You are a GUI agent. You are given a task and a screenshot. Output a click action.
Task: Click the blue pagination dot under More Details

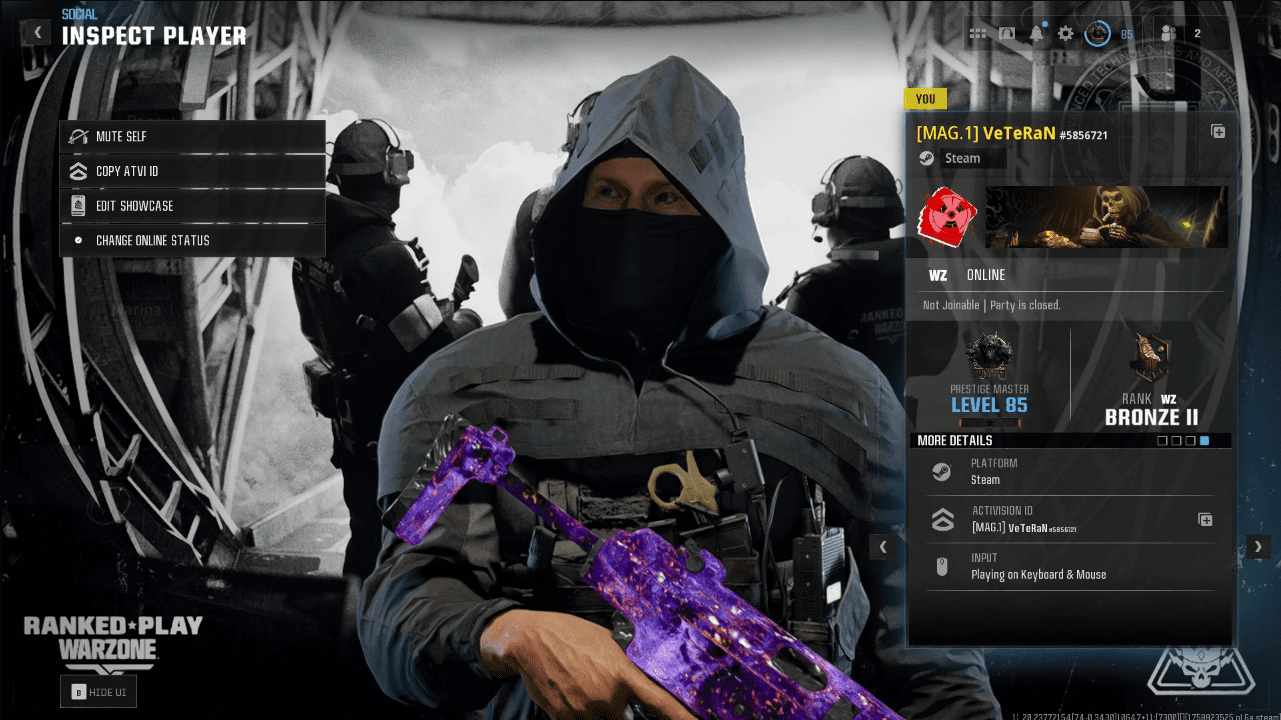1204,440
